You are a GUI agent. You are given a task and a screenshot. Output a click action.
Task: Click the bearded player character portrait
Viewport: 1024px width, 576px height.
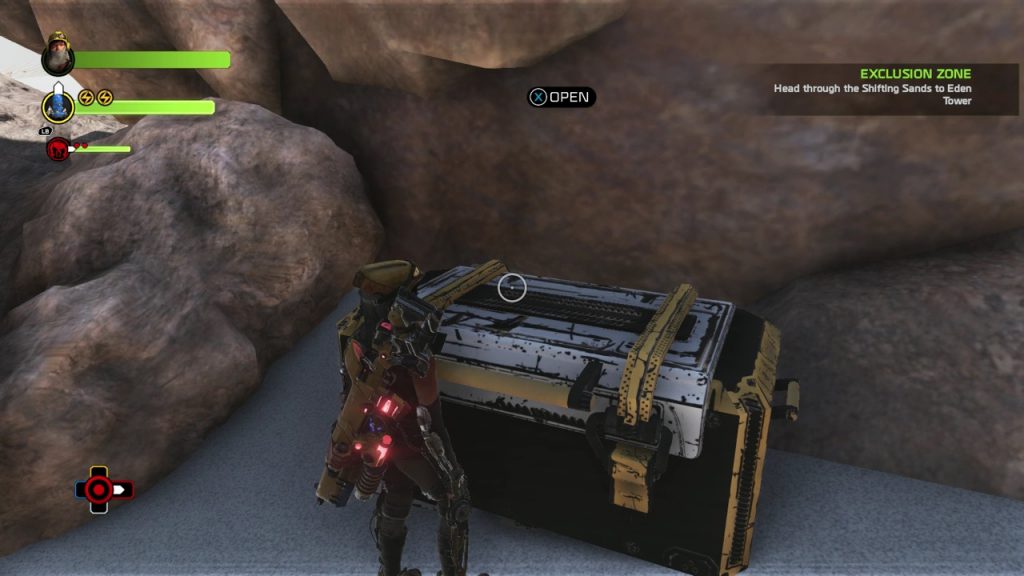58,56
